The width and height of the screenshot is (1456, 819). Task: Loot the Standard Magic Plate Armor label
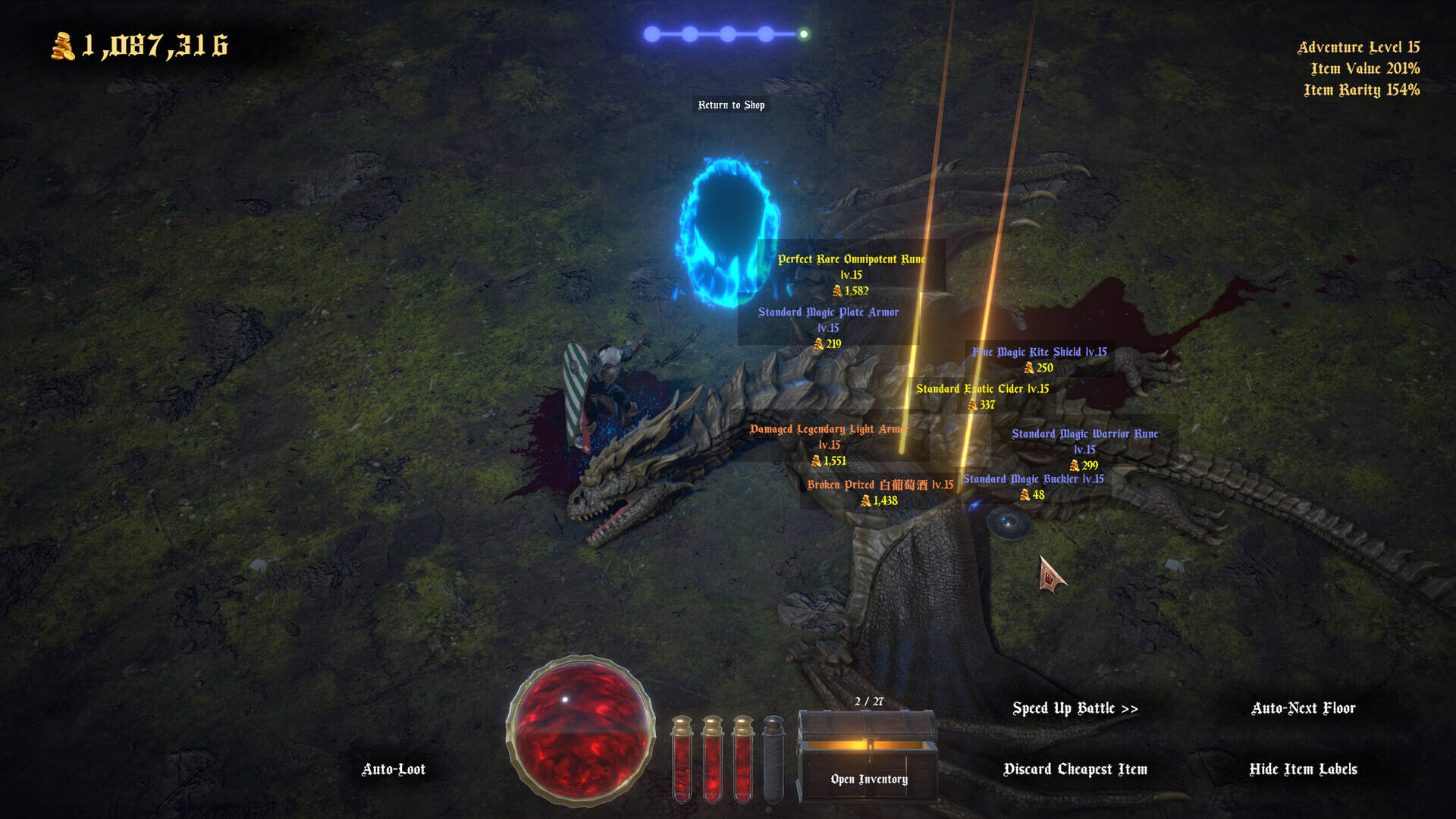coord(828,312)
